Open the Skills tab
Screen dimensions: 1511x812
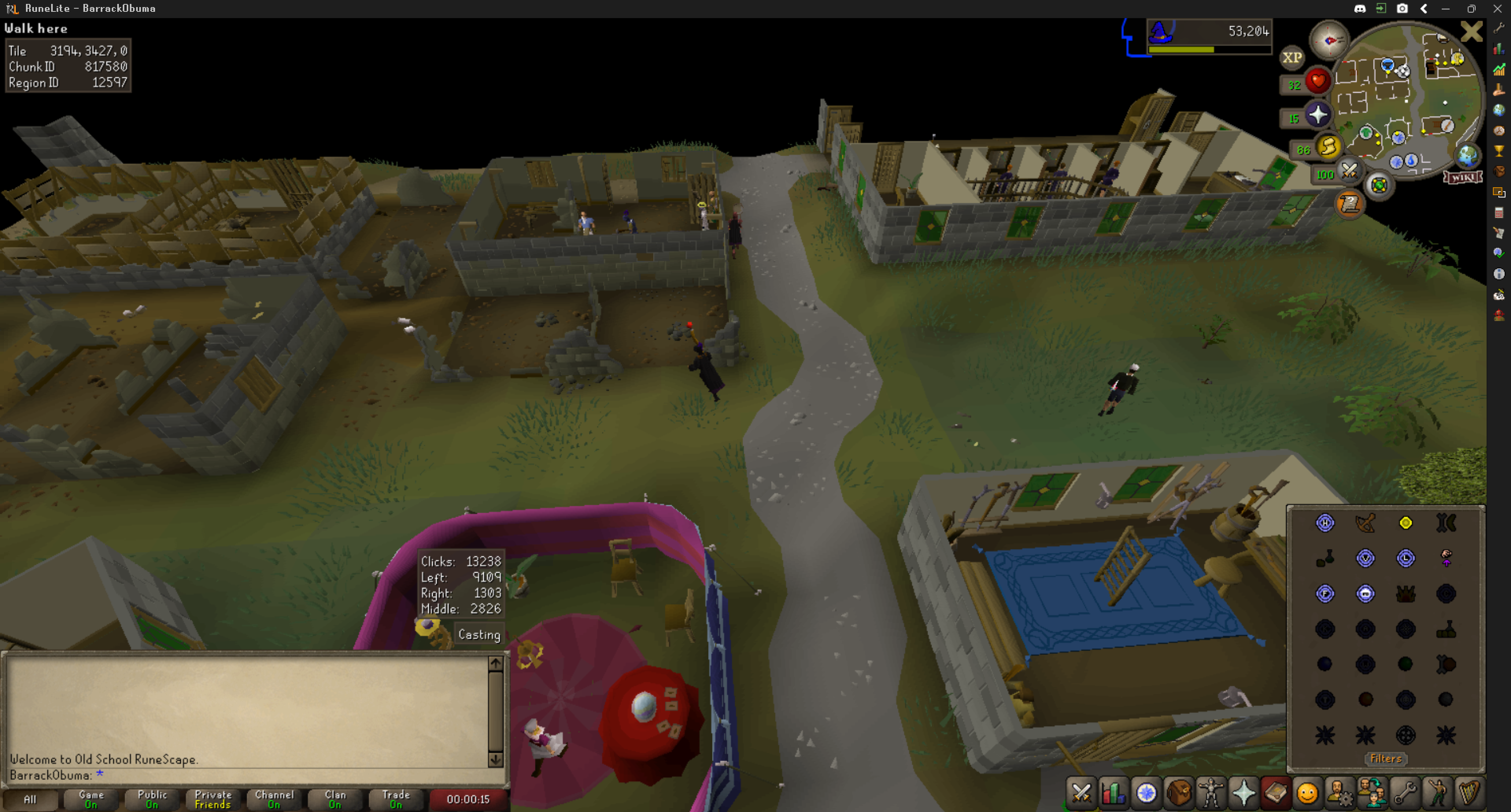pyautogui.click(x=1113, y=793)
